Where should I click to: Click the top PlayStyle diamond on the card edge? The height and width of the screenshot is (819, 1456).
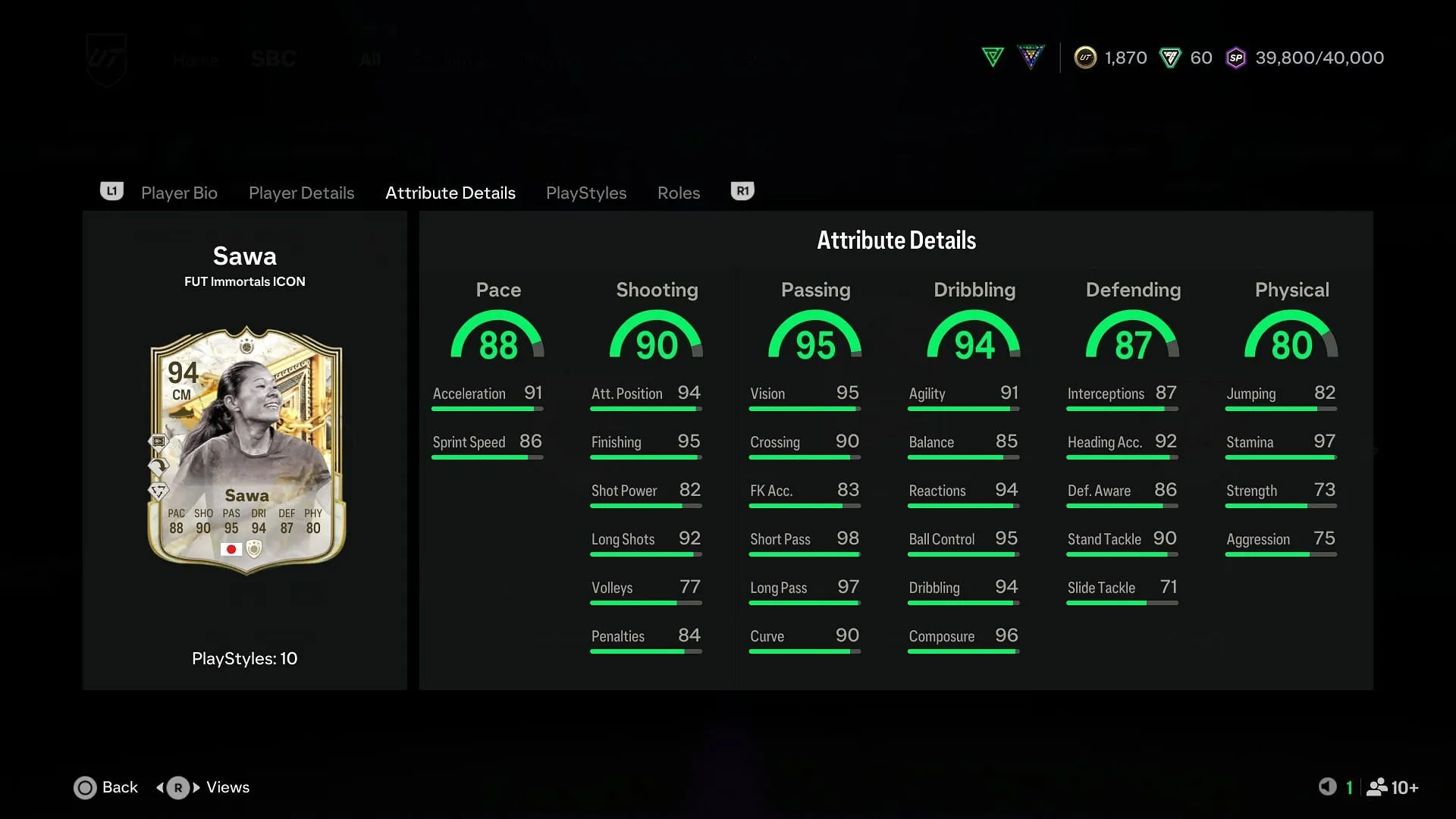[158, 442]
